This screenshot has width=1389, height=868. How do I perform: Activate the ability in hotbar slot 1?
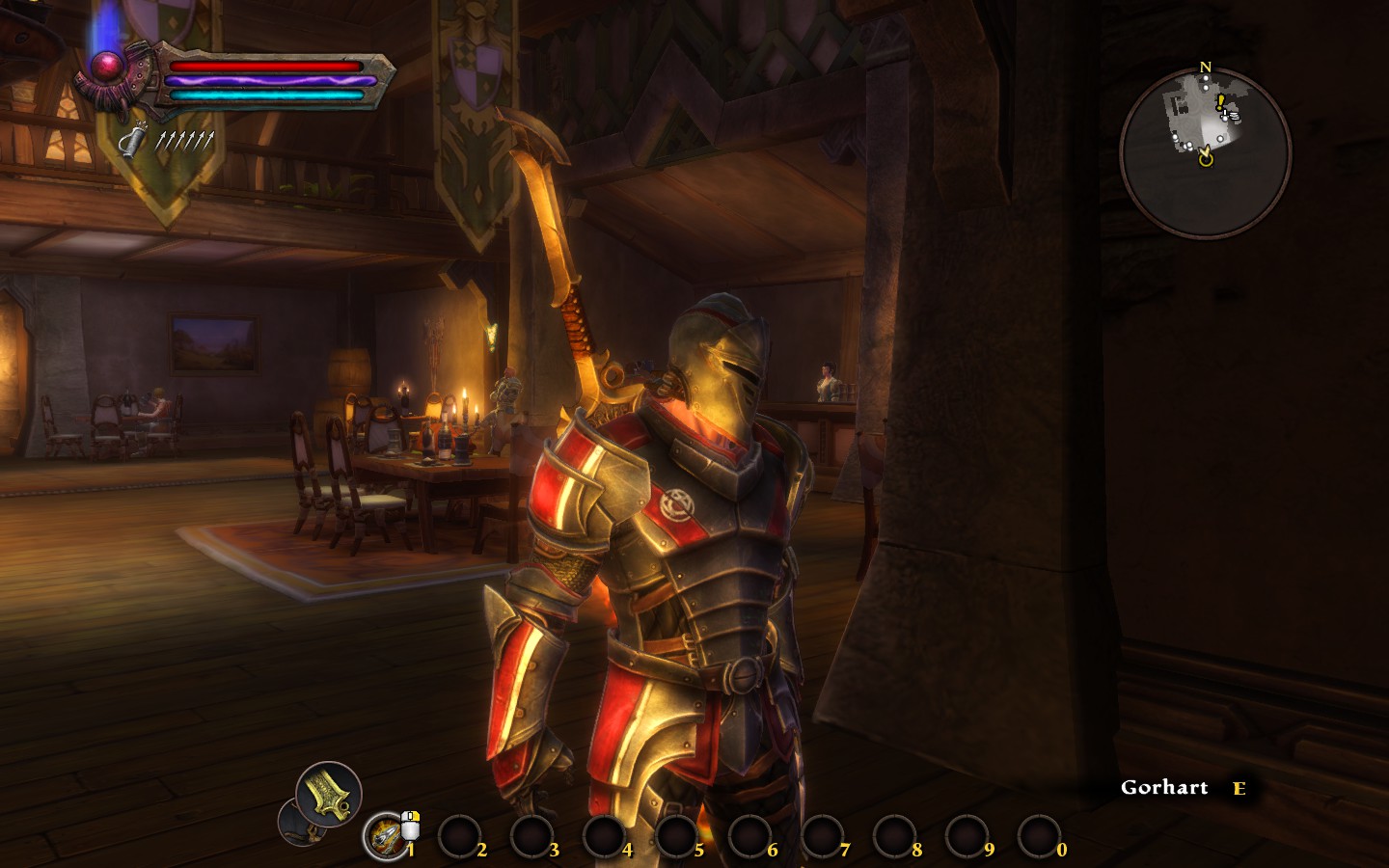point(386,836)
